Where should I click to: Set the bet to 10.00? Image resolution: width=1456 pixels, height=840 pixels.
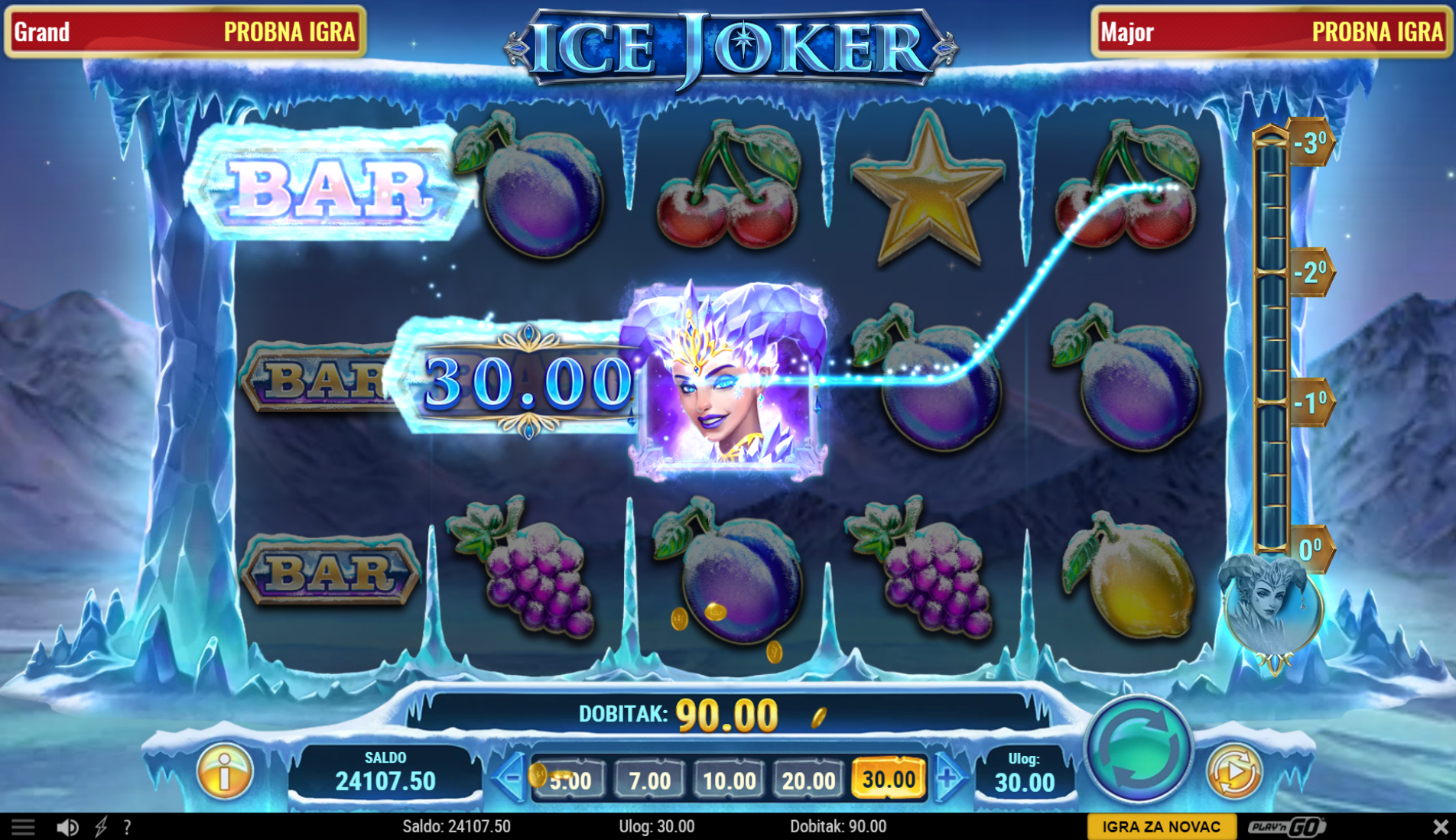729,780
